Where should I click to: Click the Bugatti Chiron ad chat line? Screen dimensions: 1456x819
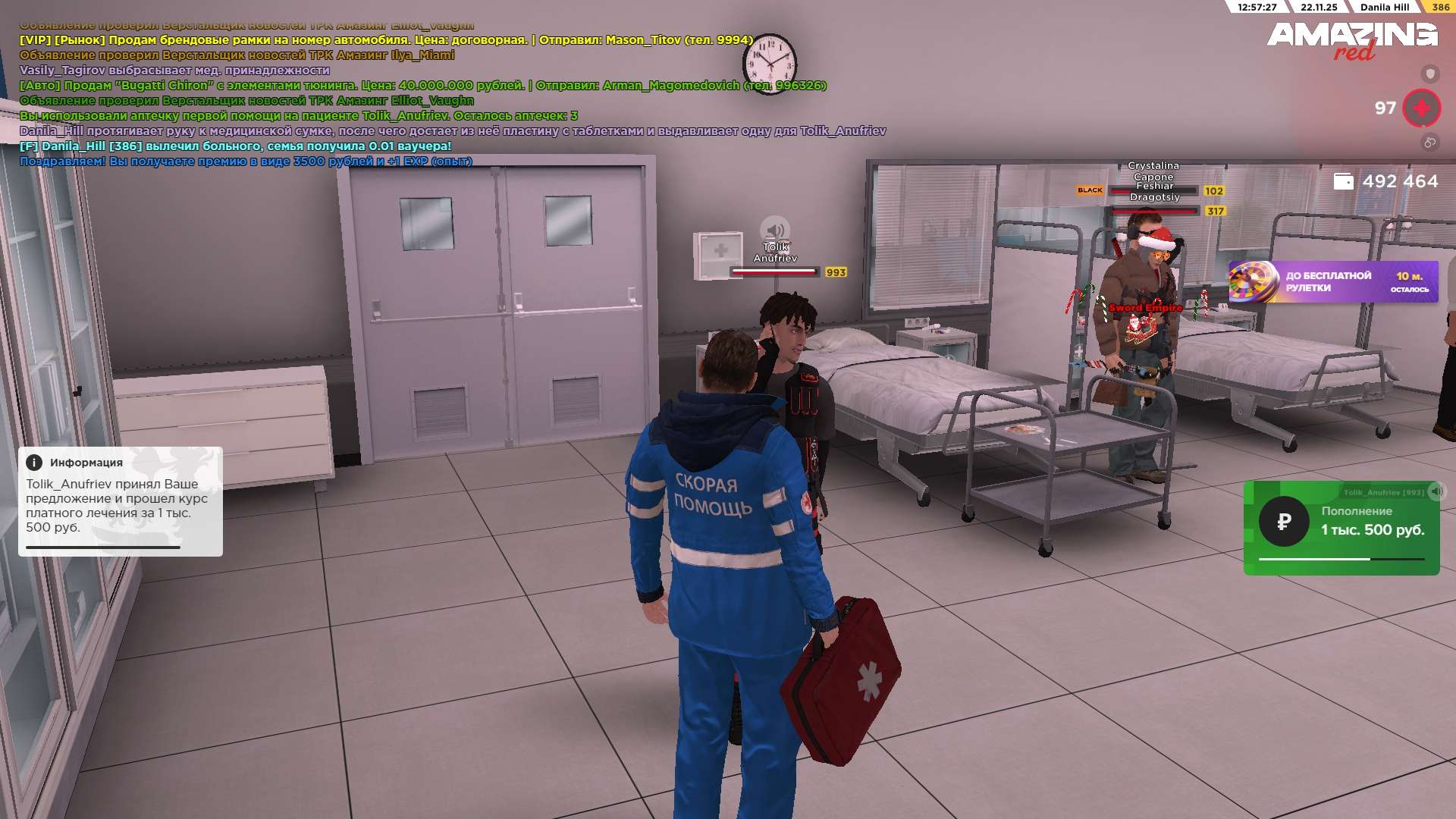[x=422, y=86]
